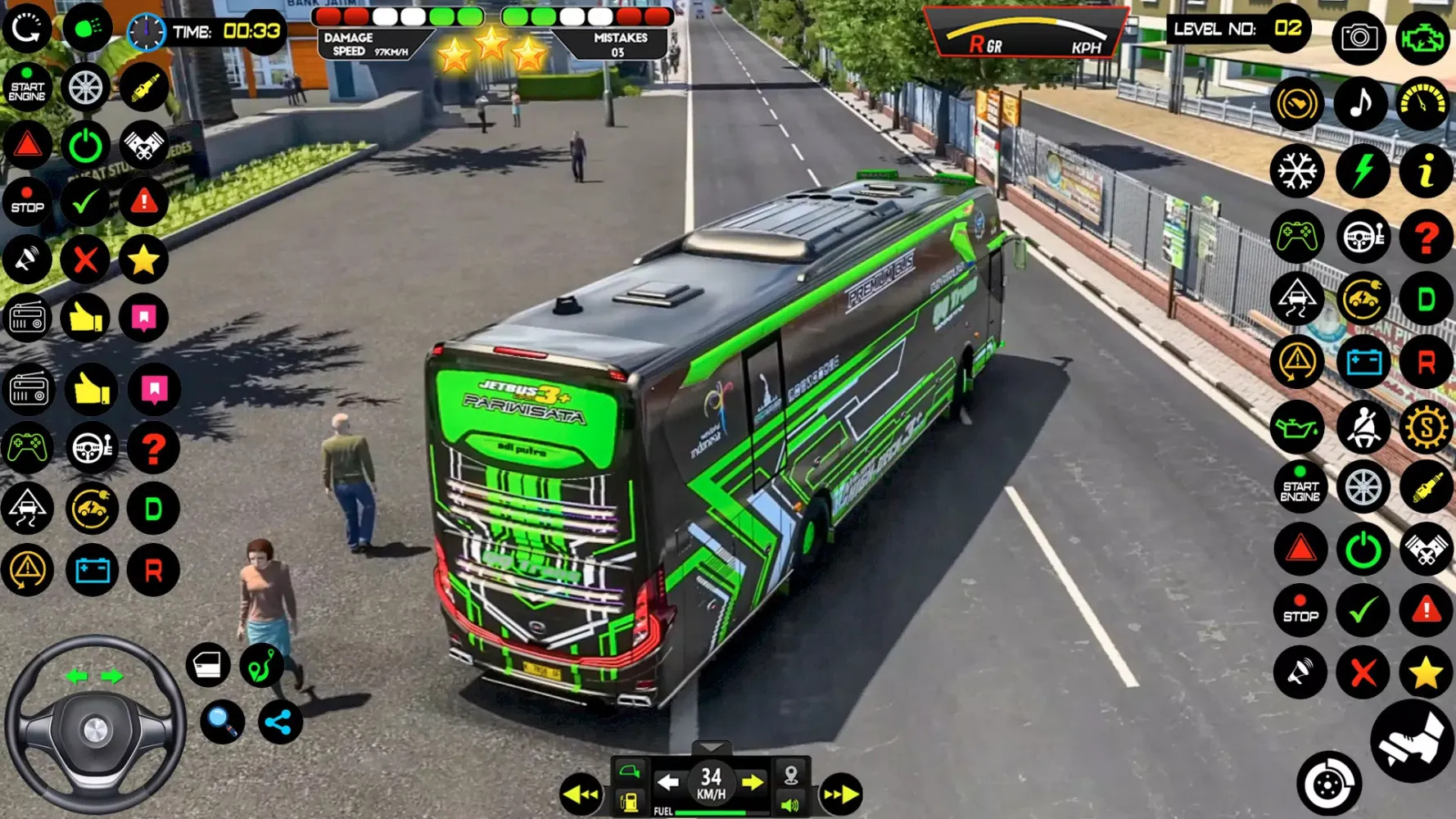Image resolution: width=1456 pixels, height=819 pixels.
Task: Fasten the seatbelt icon button
Action: coord(1363,427)
